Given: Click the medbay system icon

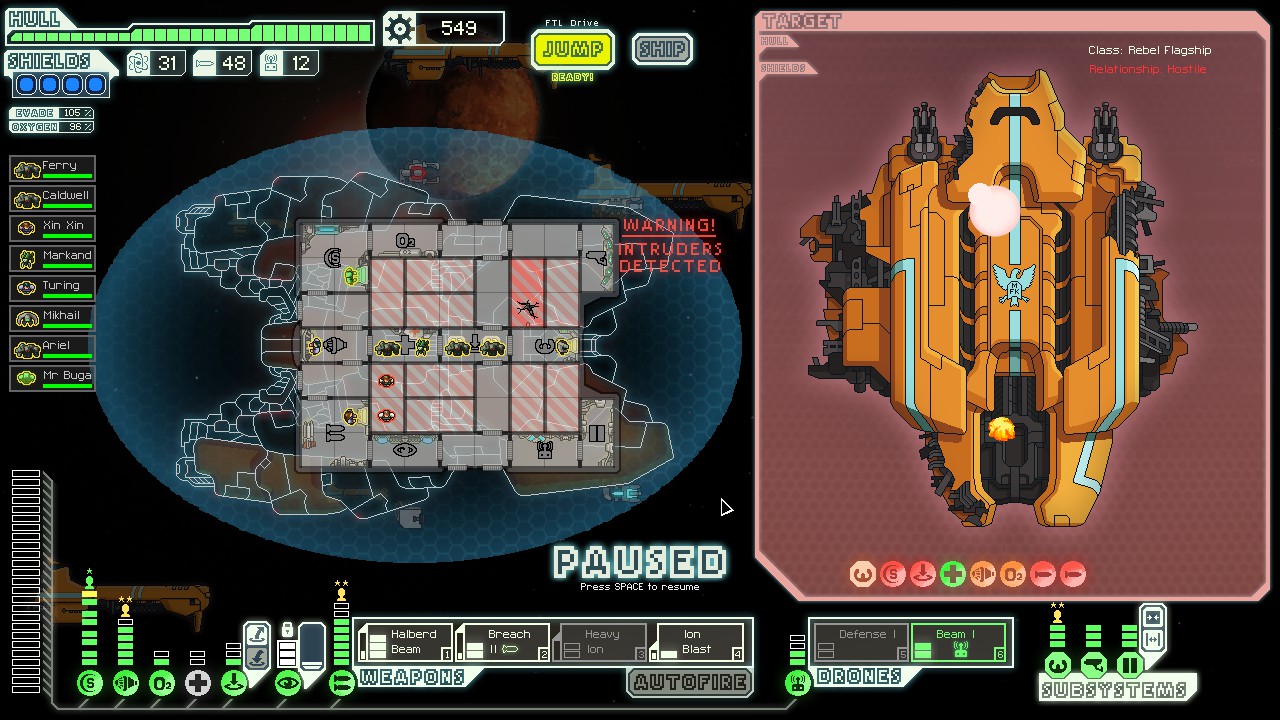Looking at the screenshot, I should click(x=198, y=684).
